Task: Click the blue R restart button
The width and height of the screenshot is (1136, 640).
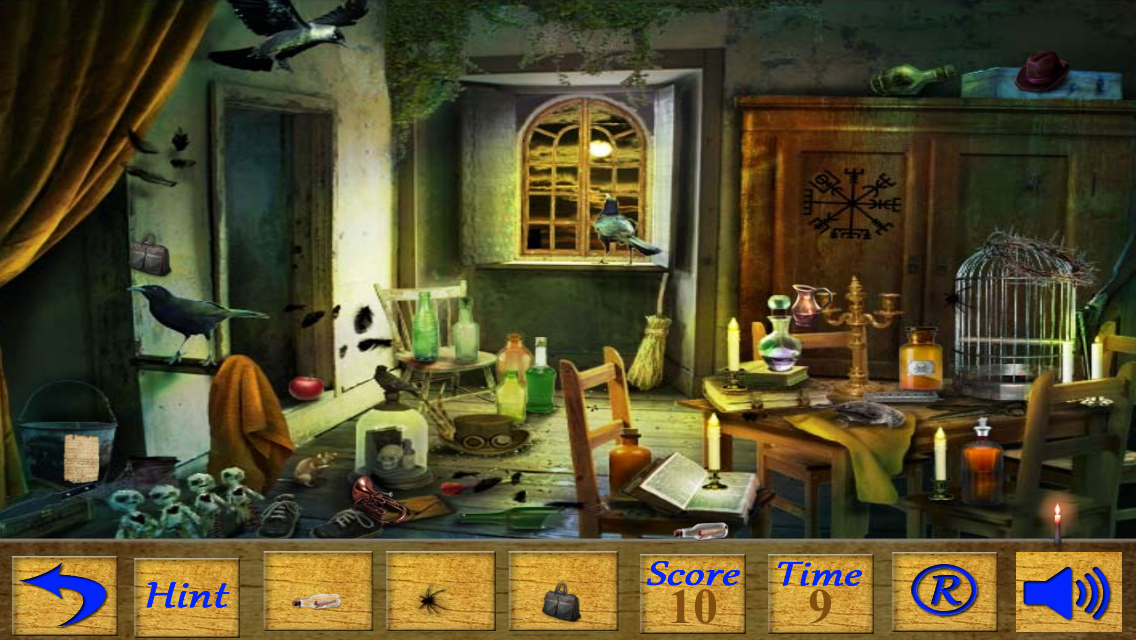Action: click(x=943, y=593)
